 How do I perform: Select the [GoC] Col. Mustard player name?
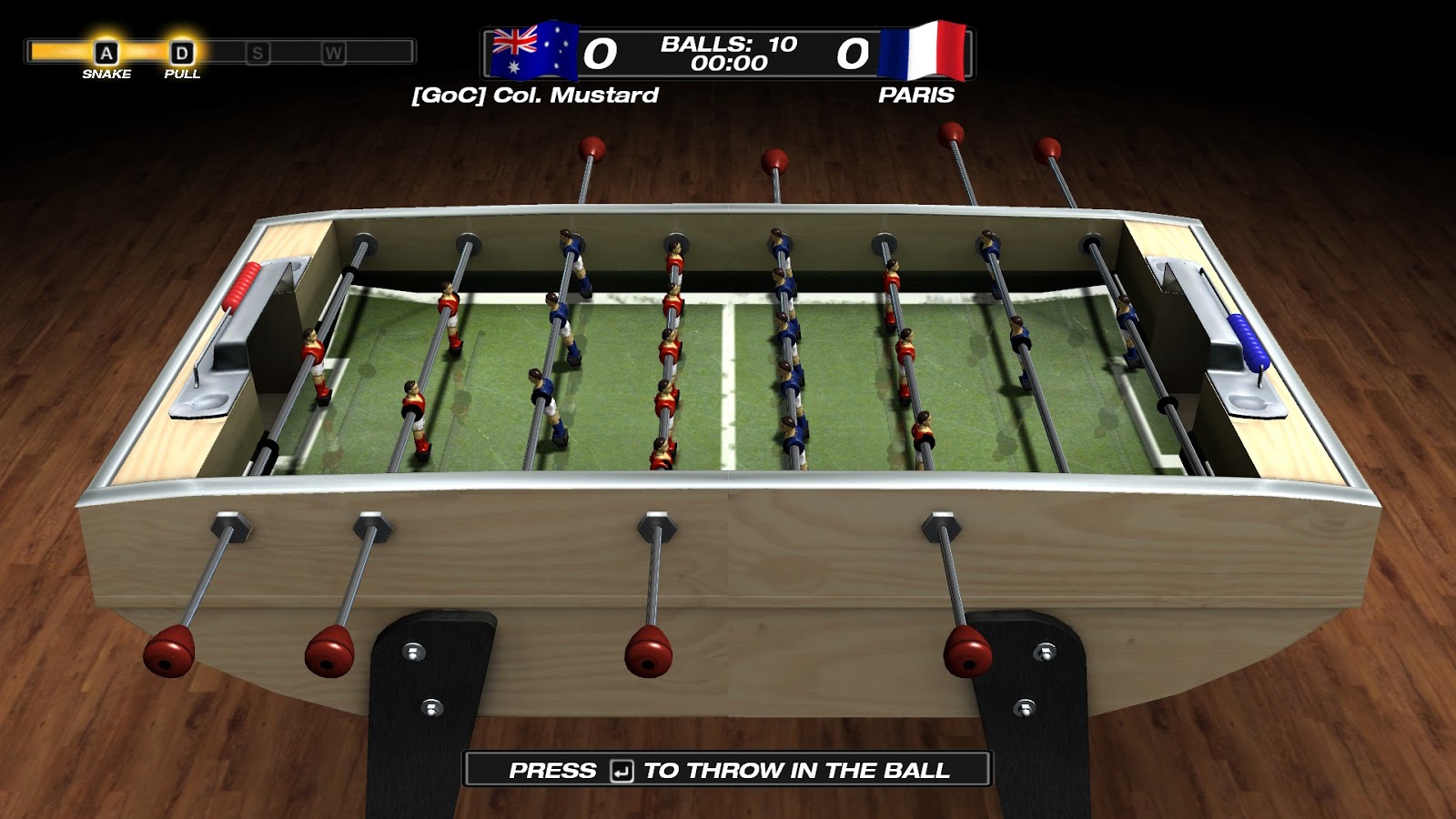pyautogui.click(x=535, y=95)
